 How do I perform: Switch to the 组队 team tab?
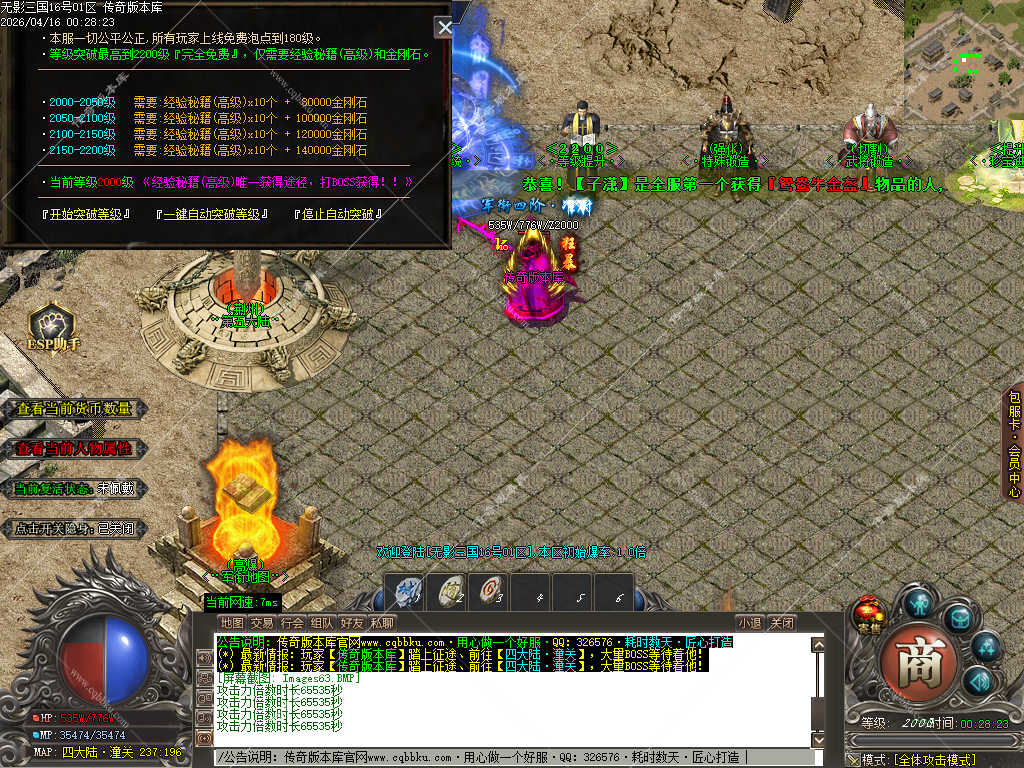point(322,623)
